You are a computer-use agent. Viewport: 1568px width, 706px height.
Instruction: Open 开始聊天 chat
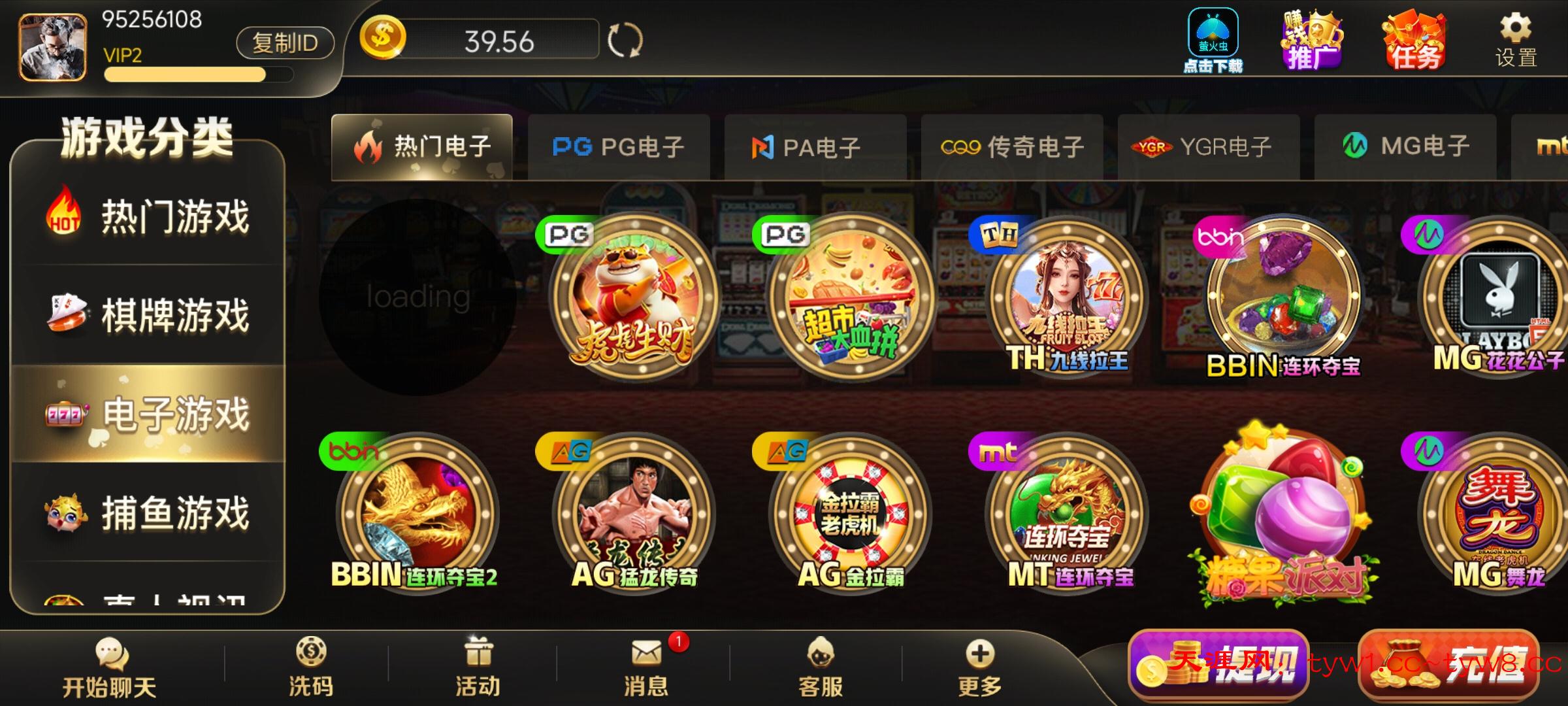pyautogui.click(x=110, y=668)
